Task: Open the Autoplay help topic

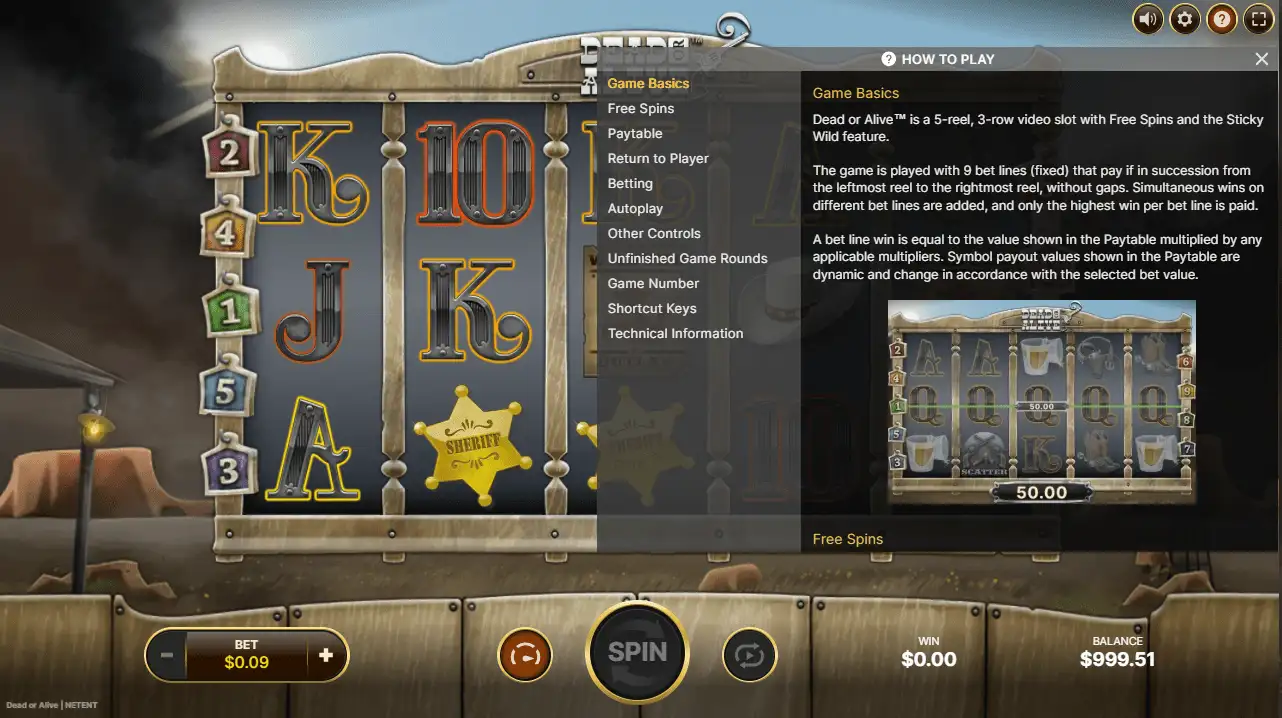Action: point(635,208)
